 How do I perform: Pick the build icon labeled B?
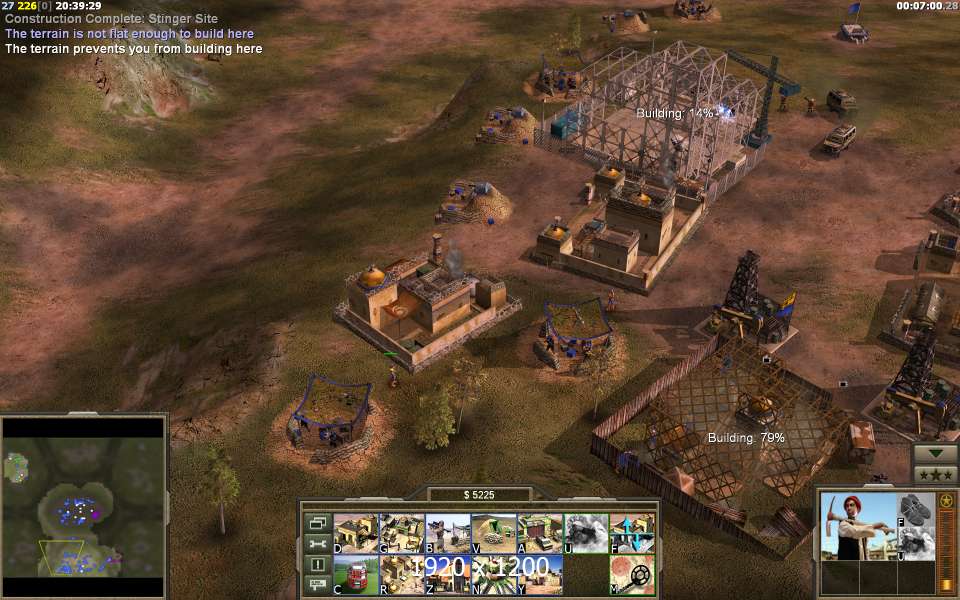point(447,533)
